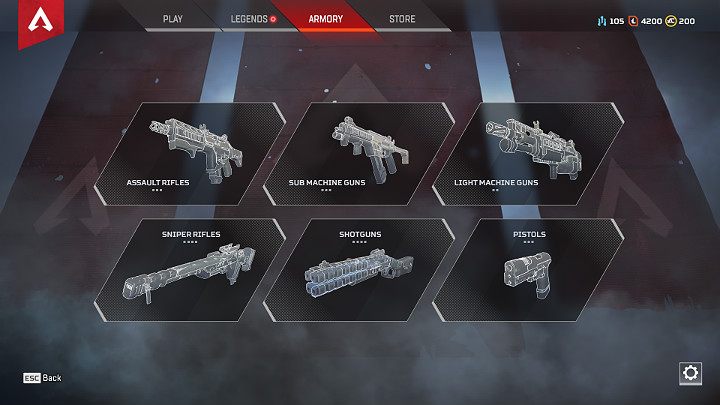Select the Light Machine Guns category
720x405 pixels.
[527, 153]
